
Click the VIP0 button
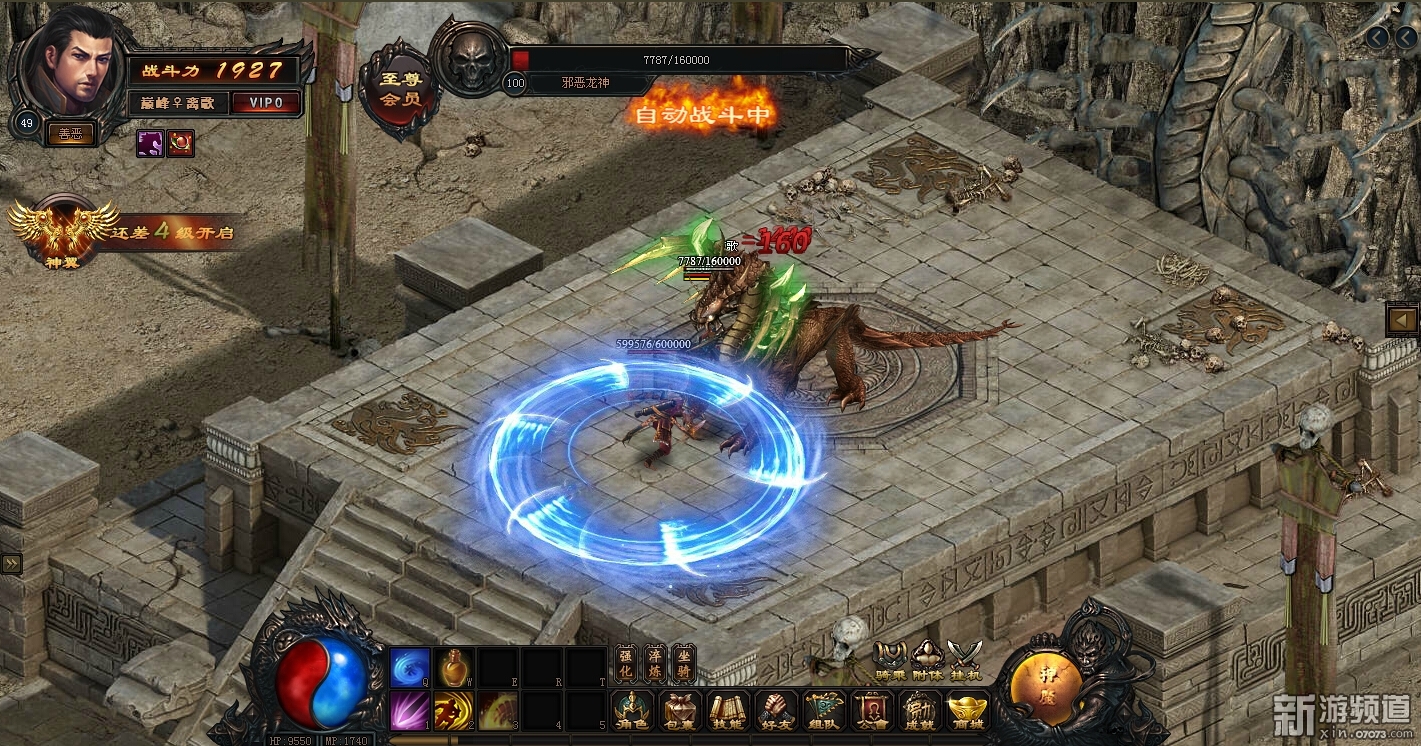(x=267, y=103)
